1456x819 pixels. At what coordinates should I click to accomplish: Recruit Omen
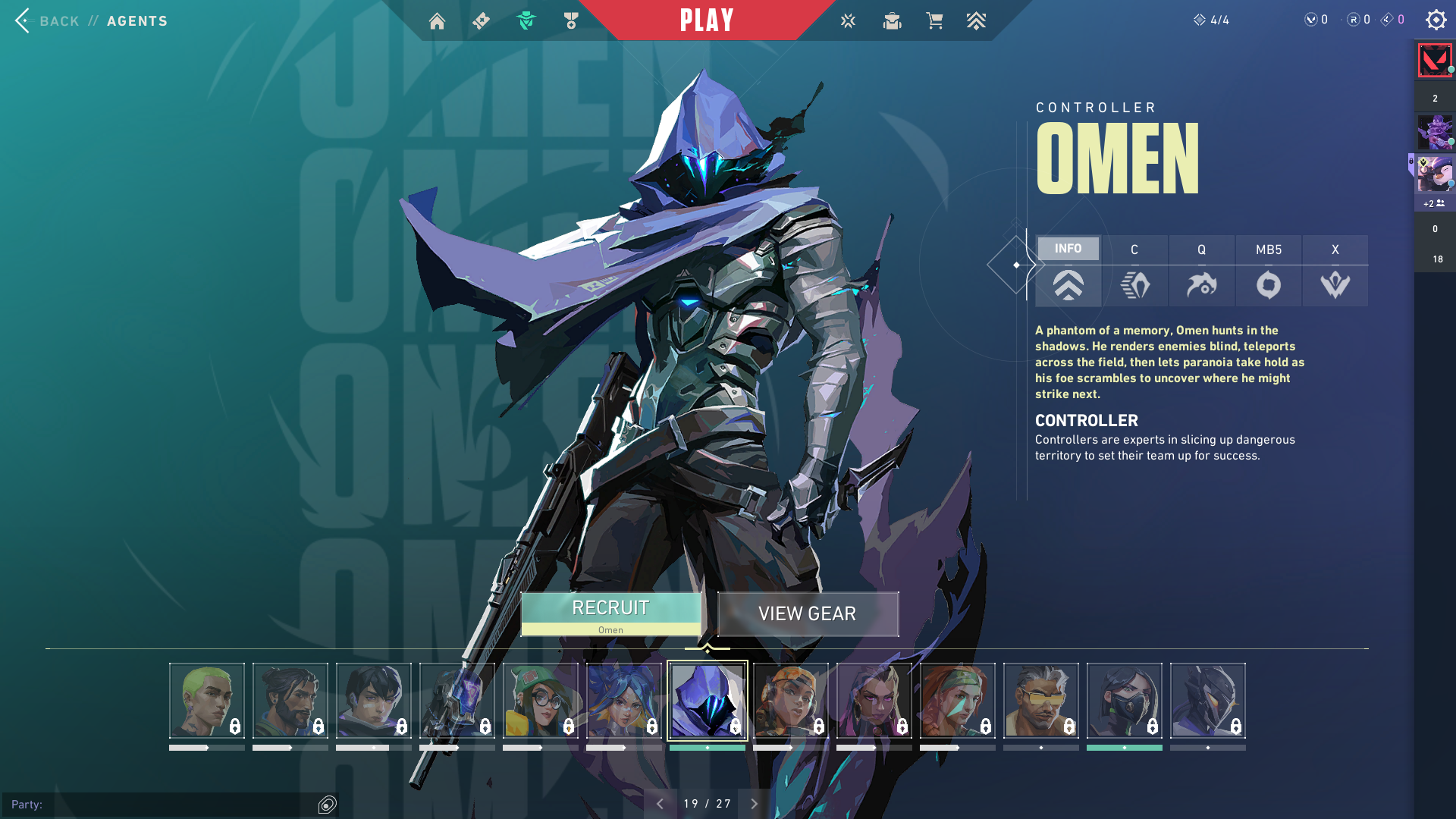610,613
